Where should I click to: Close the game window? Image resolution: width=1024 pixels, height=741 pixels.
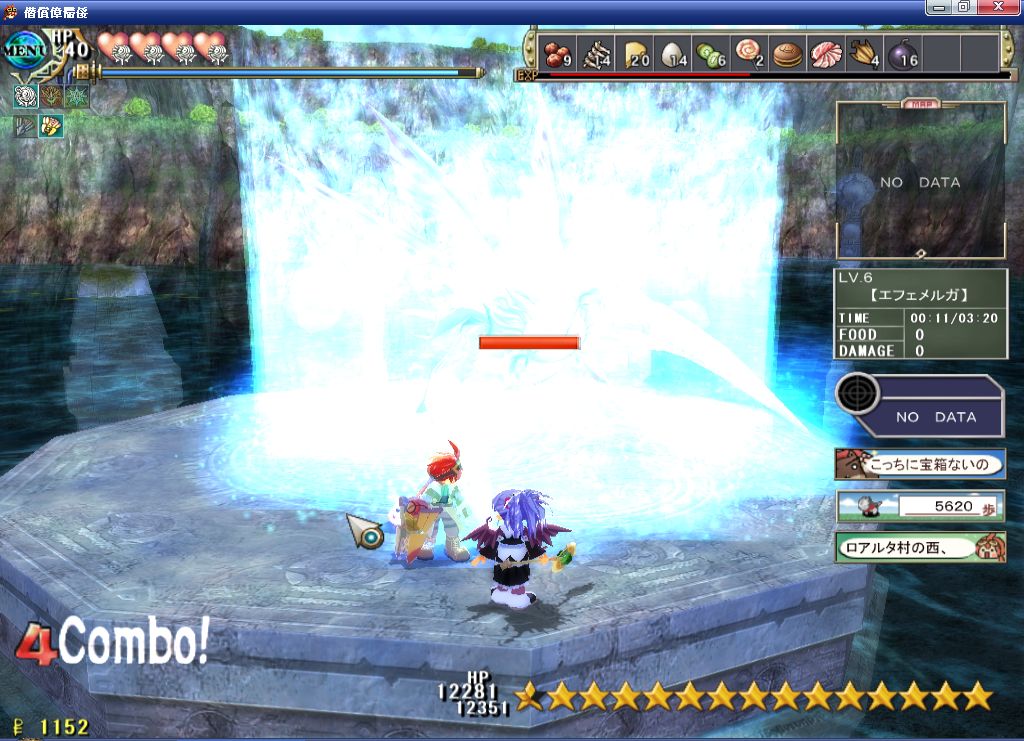(x=1004, y=8)
